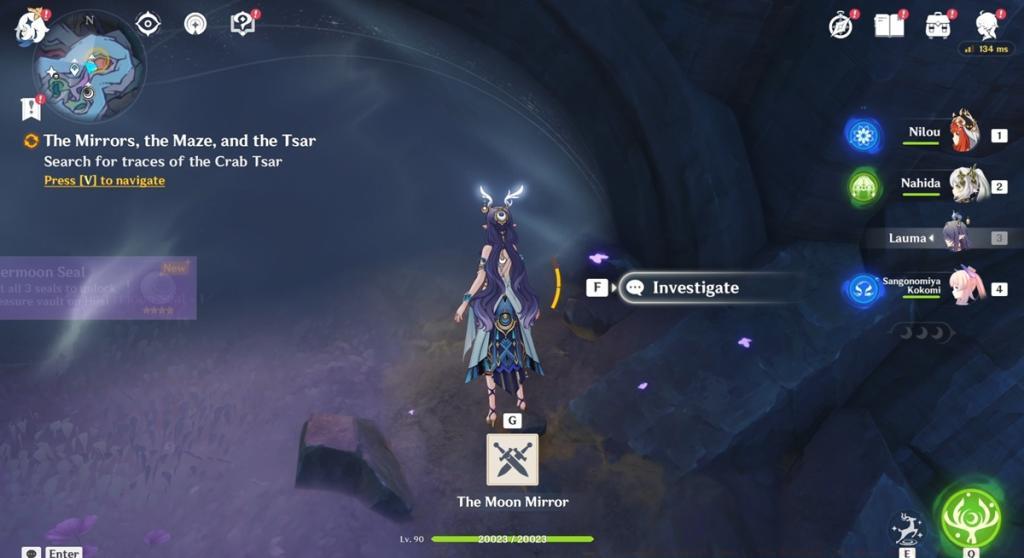
Task: Click the eye-shaped icon beside the minimap
Action: (148, 23)
